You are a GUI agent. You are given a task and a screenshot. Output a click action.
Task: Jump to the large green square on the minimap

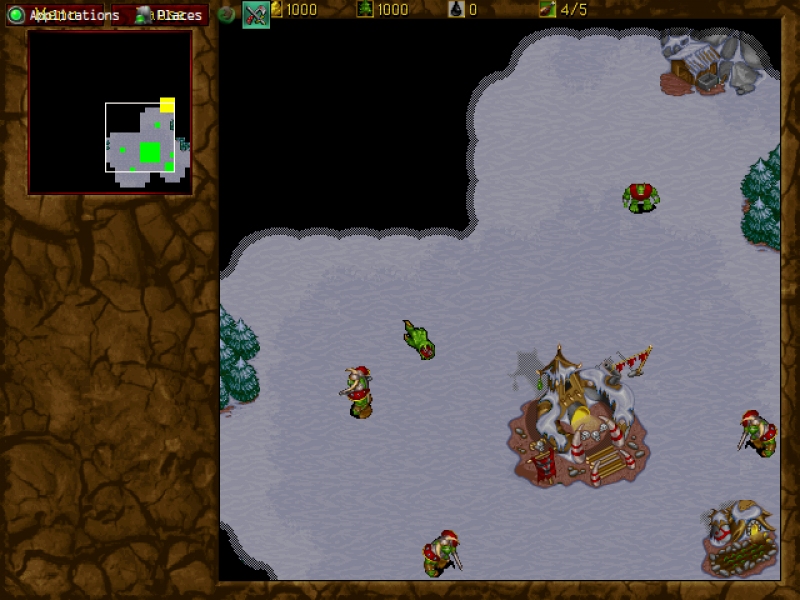tap(150, 152)
